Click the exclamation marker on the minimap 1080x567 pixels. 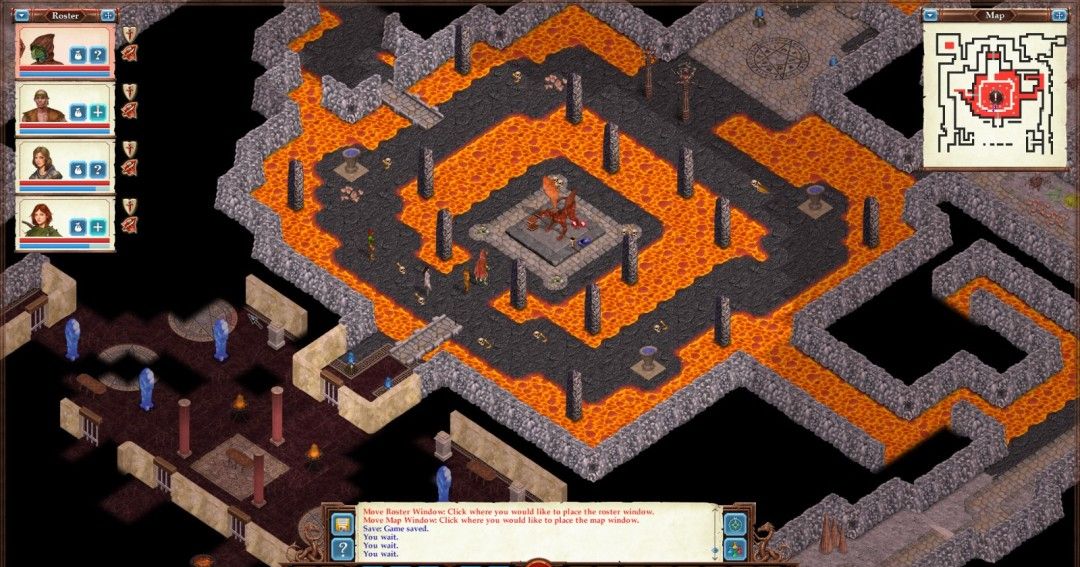[997, 95]
